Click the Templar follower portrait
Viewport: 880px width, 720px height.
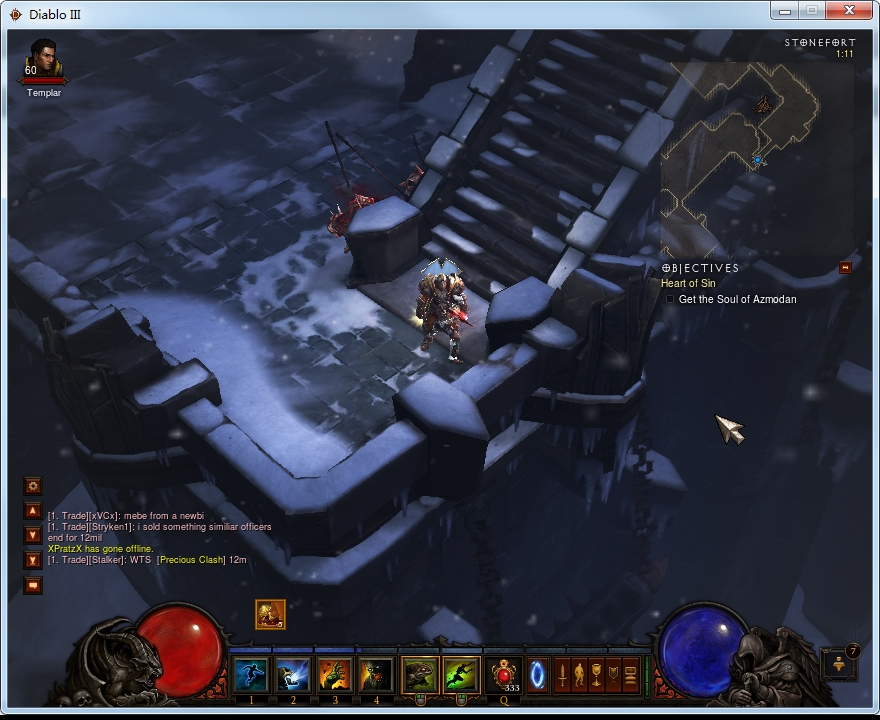(x=43, y=59)
